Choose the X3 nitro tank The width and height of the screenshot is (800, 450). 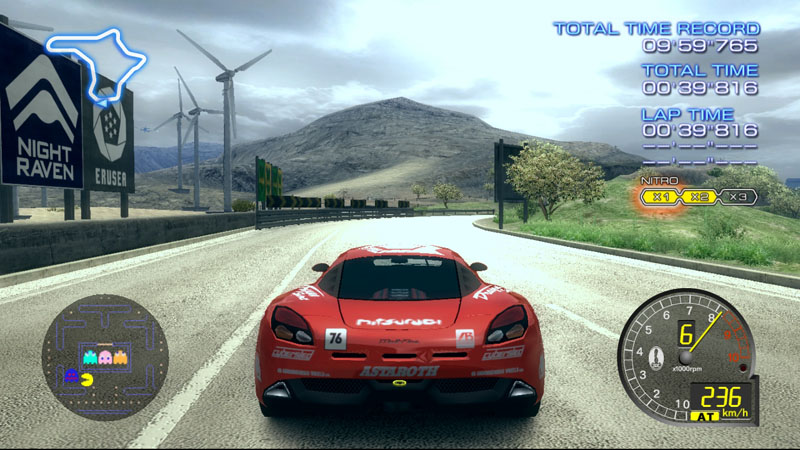pyautogui.click(x=738, y=196)
